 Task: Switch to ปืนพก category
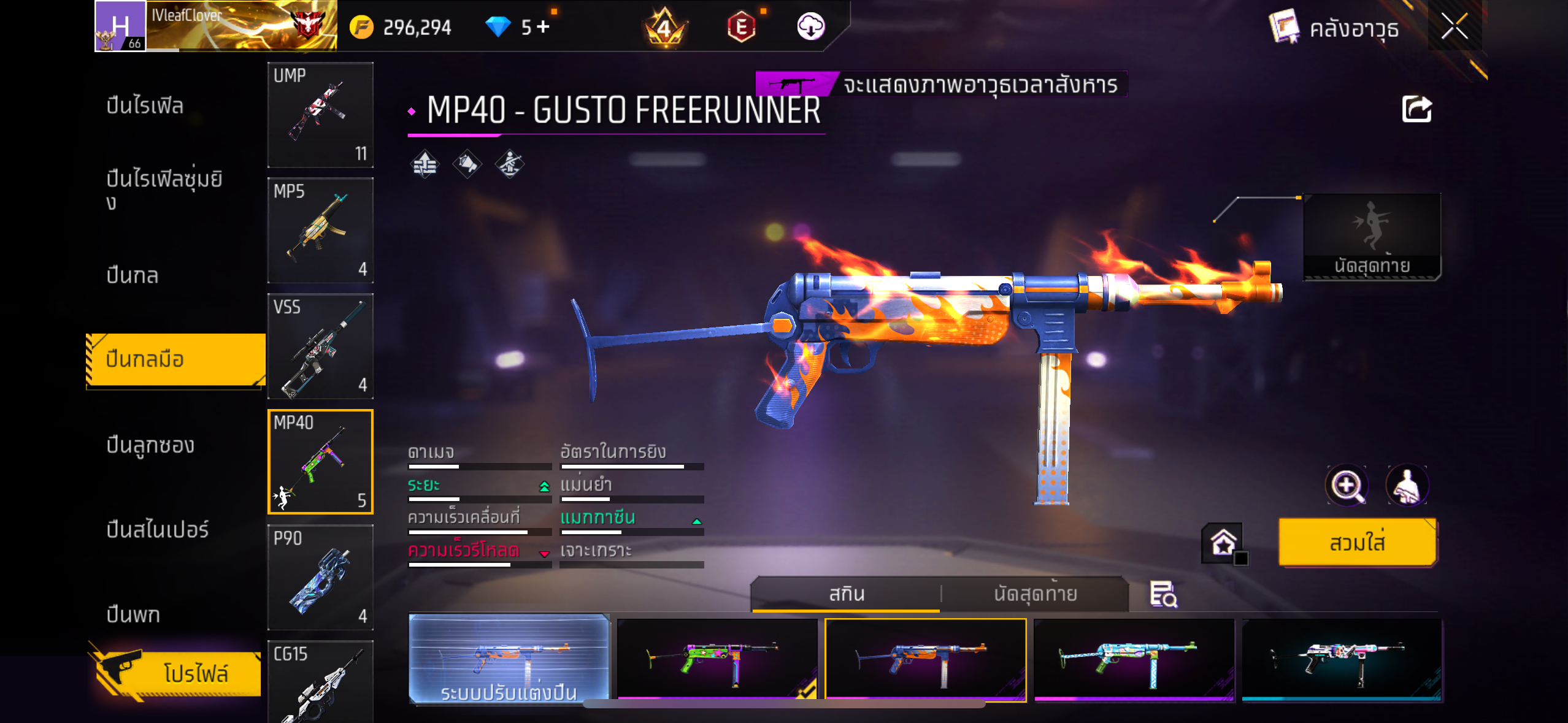[133, 614]
